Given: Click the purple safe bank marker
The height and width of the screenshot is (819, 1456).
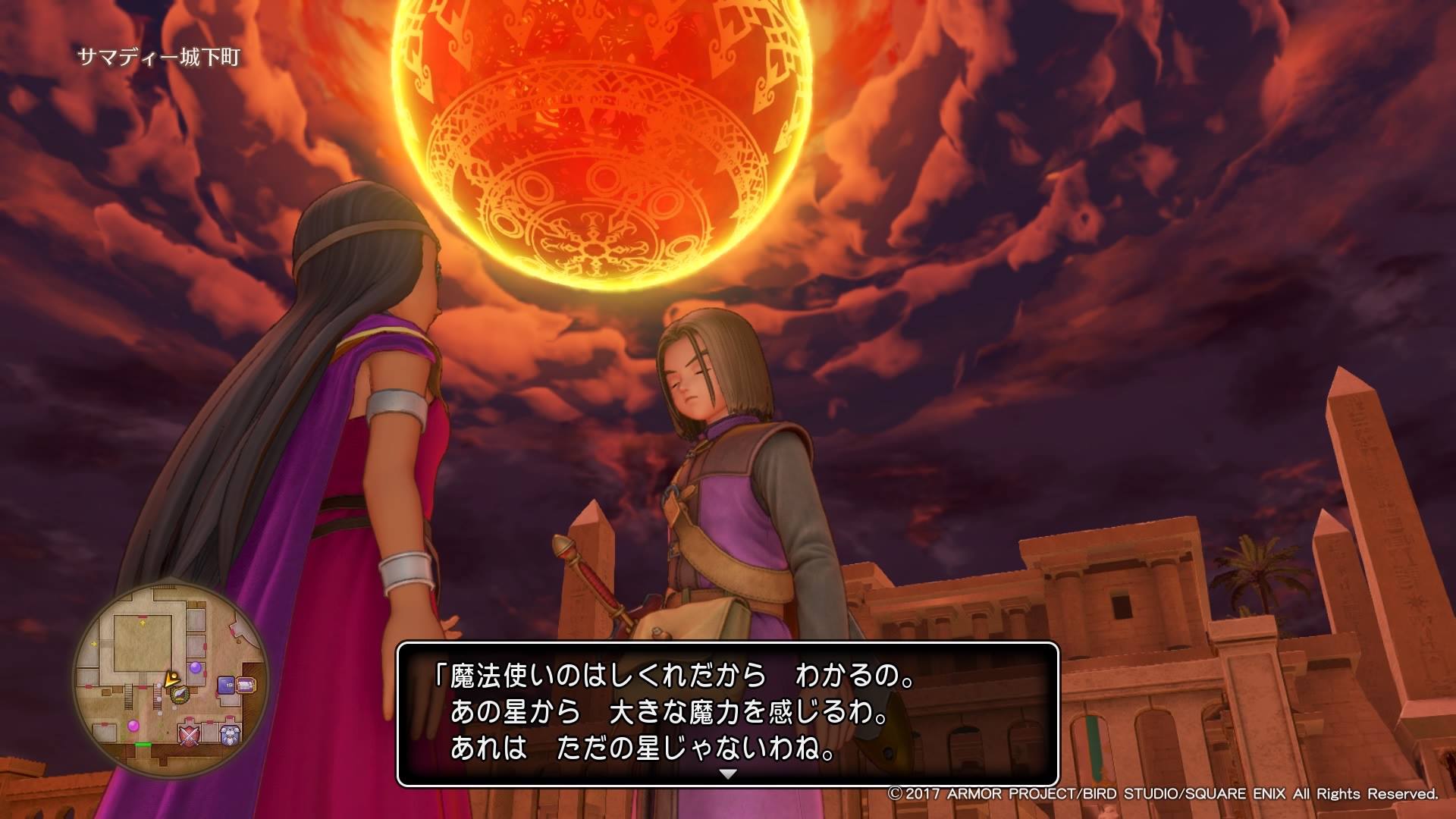Looking at the screenshot, I should tap(226, 686).
